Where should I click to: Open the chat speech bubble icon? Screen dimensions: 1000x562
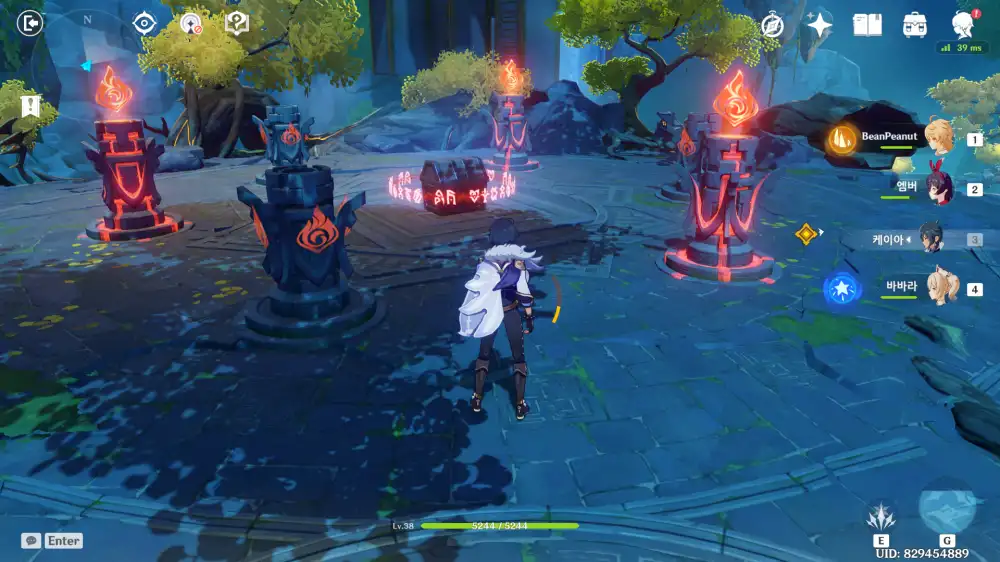tap(31, 540)
